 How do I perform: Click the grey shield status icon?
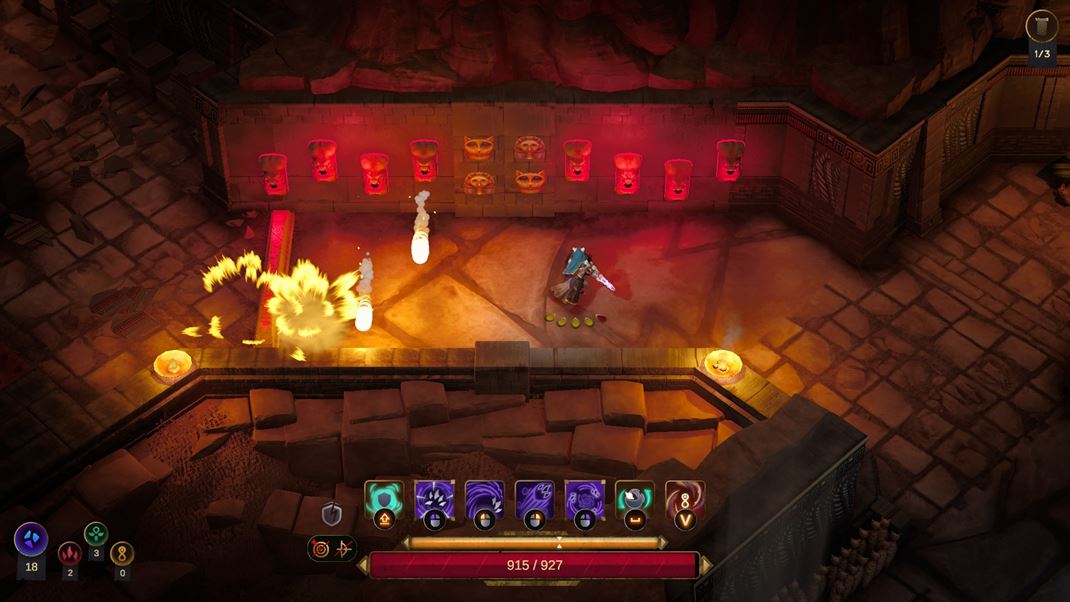(332, 514)
